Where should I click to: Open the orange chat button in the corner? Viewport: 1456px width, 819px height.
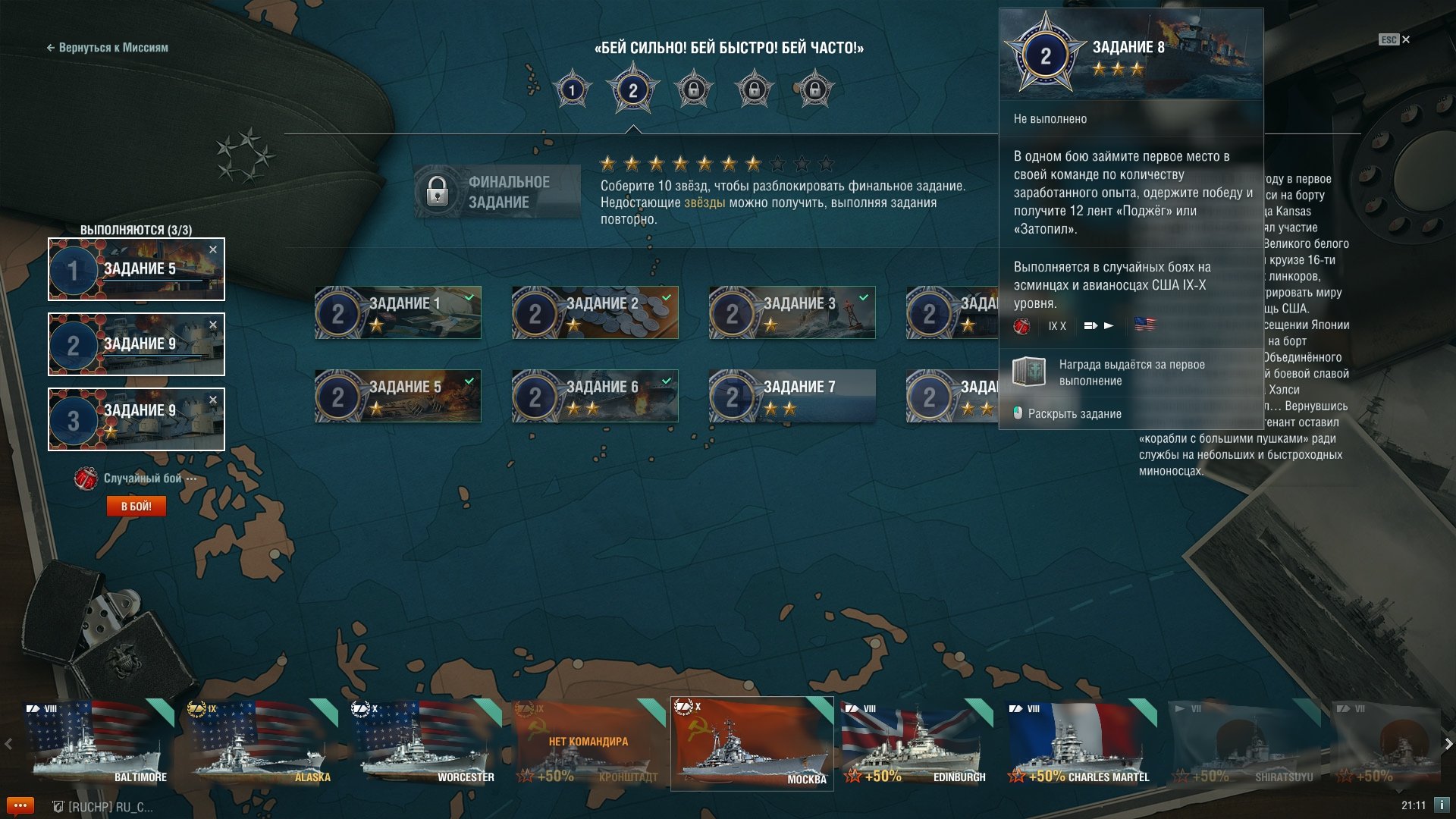click(x=20, y=805)
